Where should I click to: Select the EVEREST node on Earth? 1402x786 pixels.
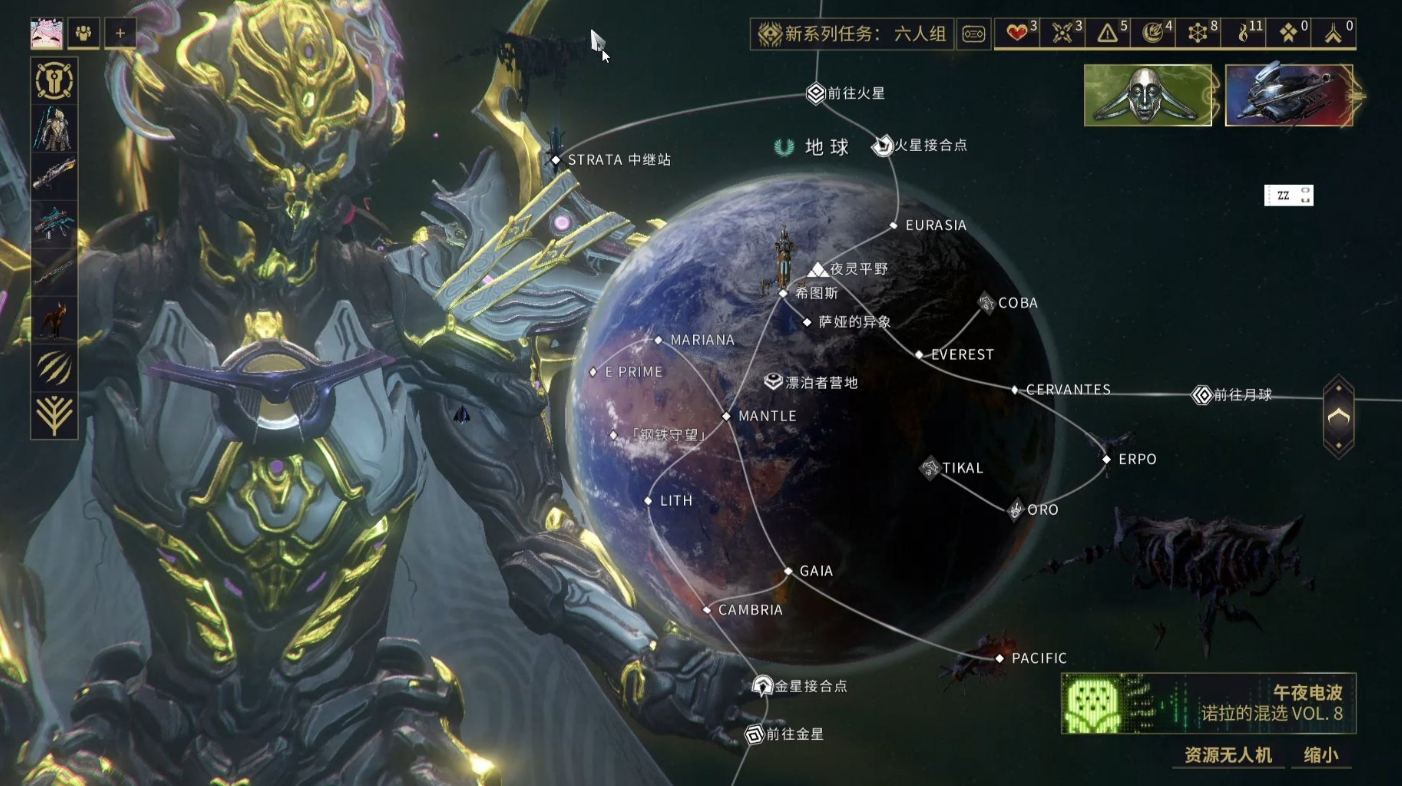[x=921, y=354]
